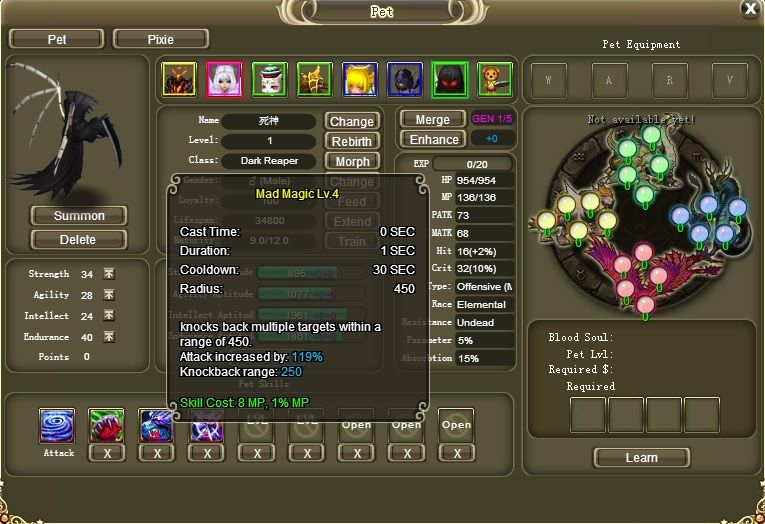
Task: Click the W pet equipment slot
Action: [549, 80]
